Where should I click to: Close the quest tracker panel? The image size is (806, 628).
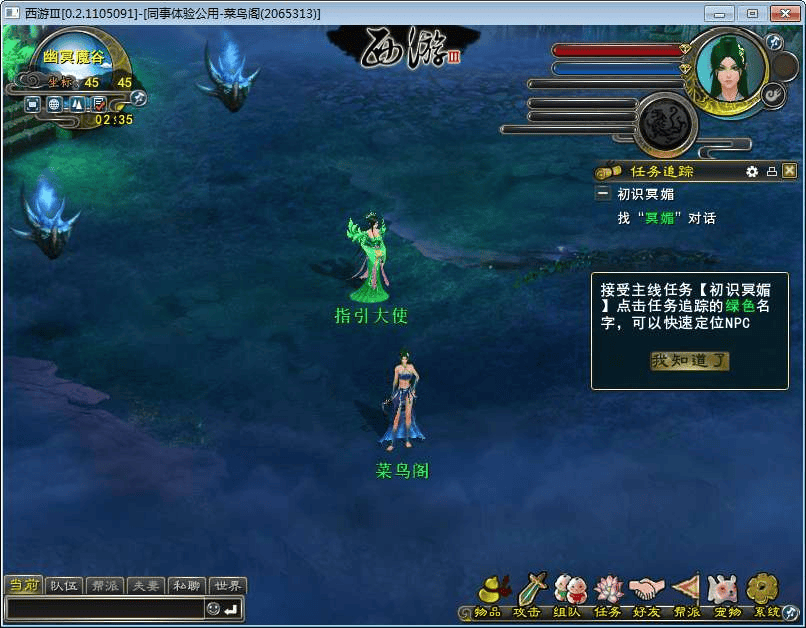789,171
